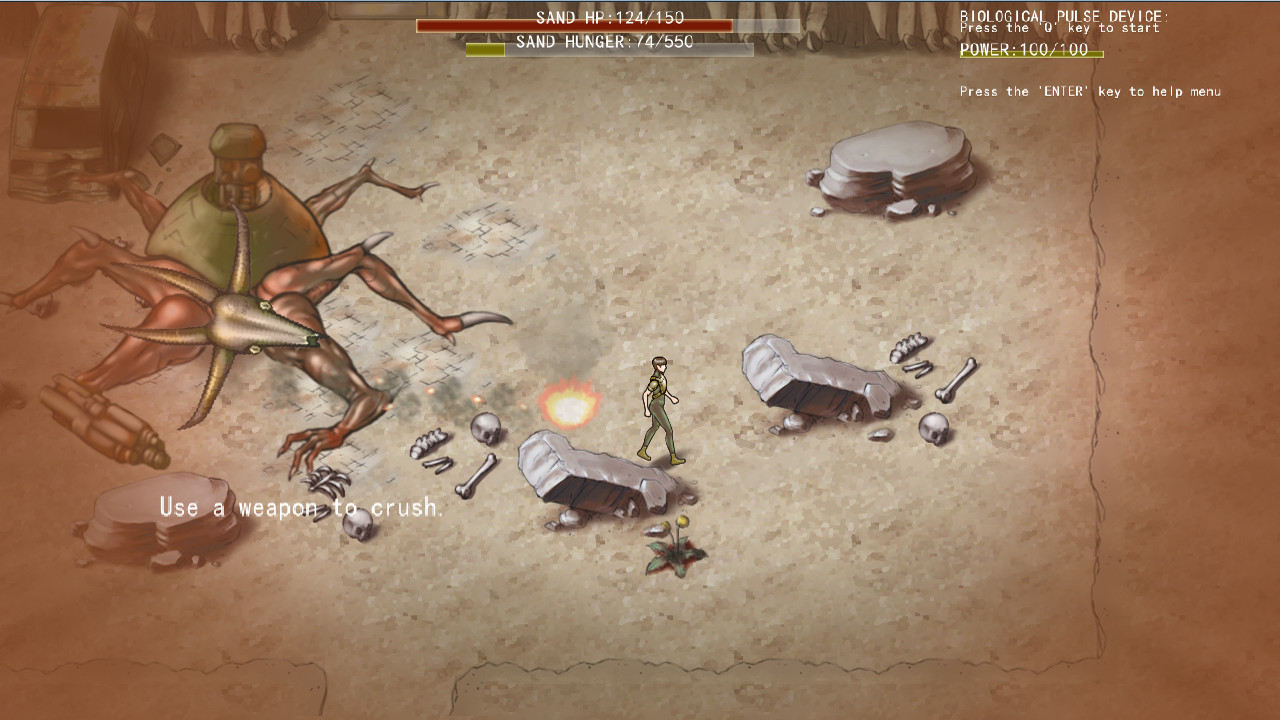Click the POWER:100/100 gauge
The image size is (1280, 720).
pyautogui.click(x=1025, y=50)
